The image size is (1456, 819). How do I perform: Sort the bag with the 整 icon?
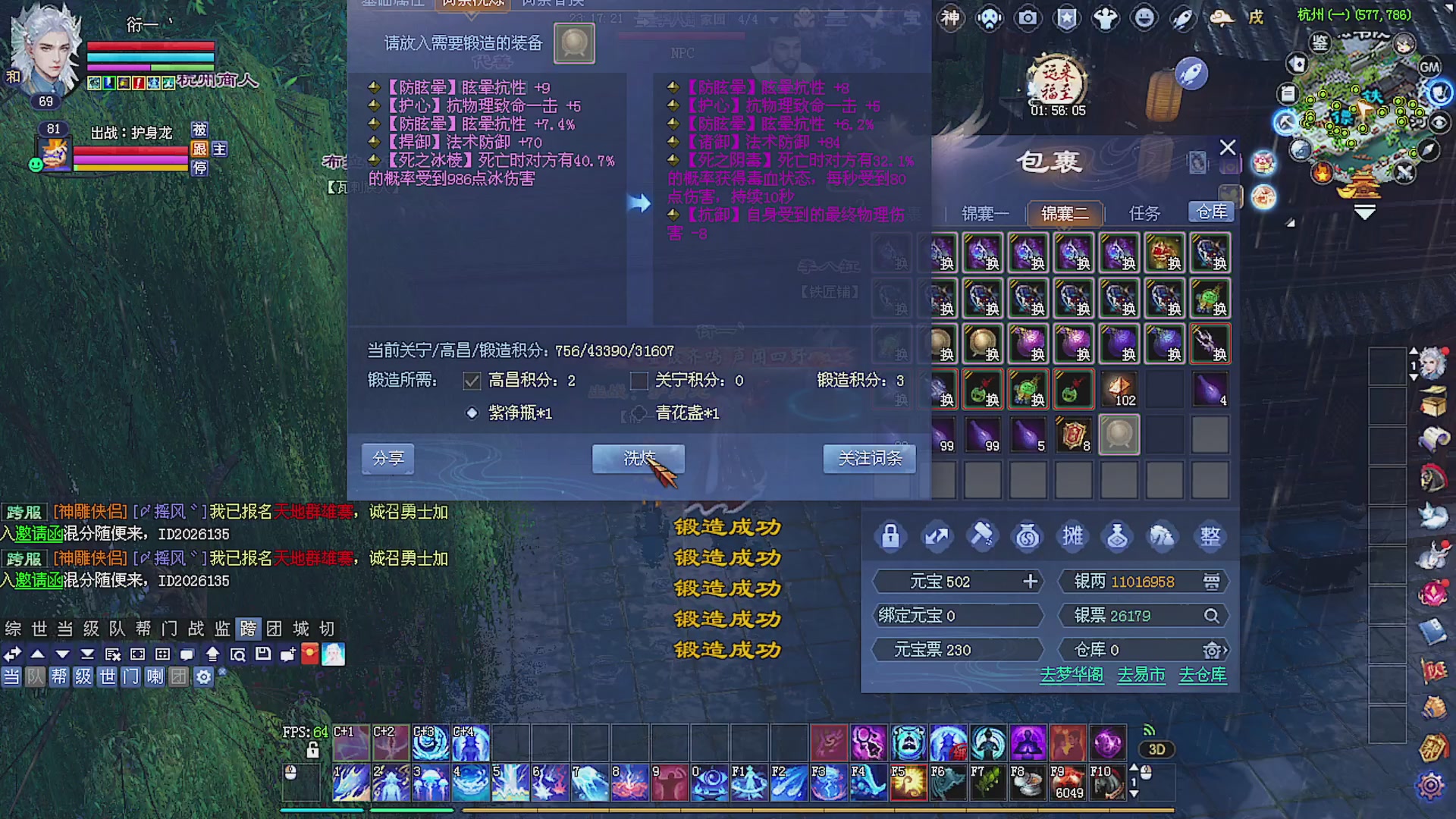(x=1210, y=536)
